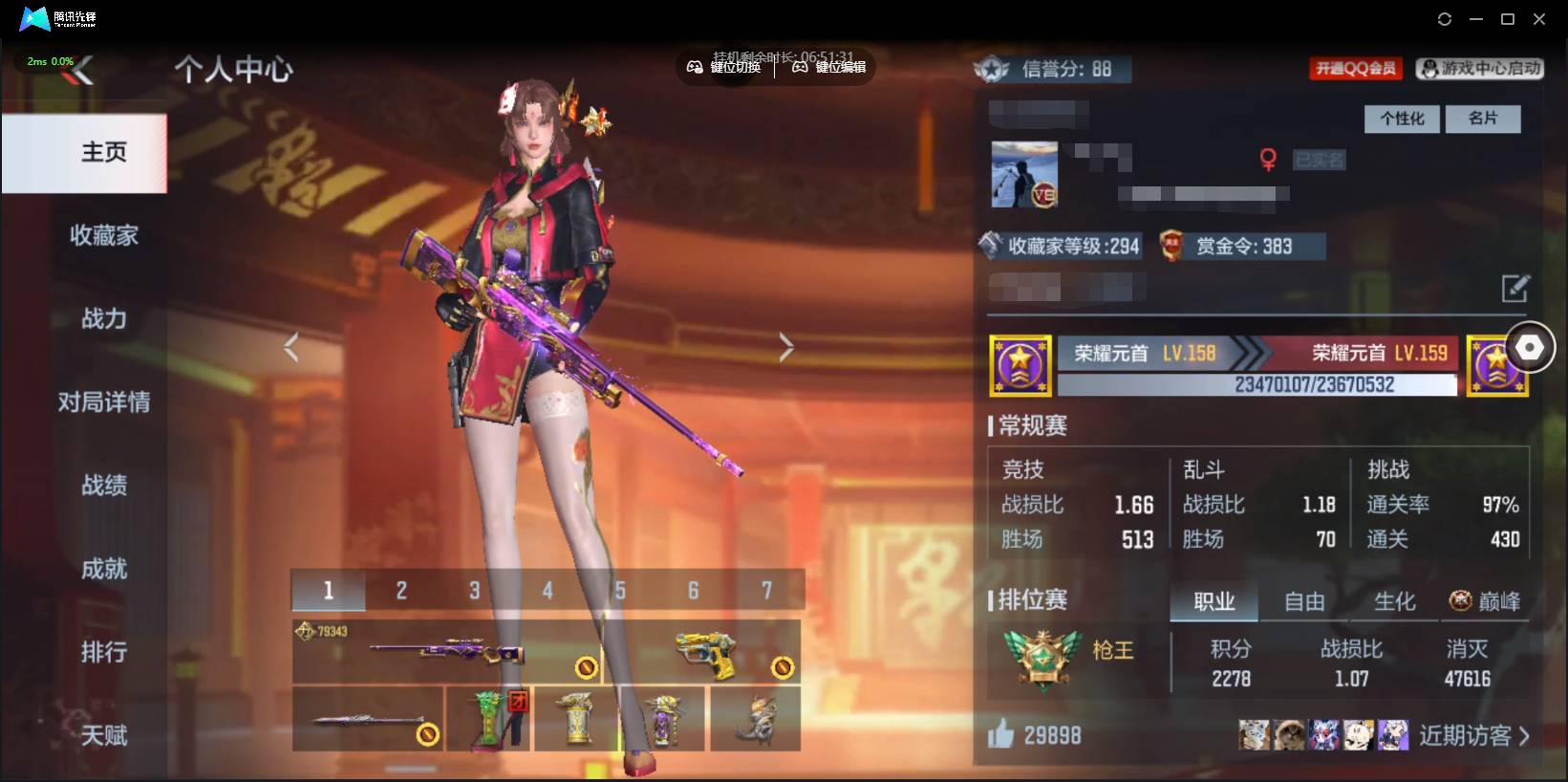Switch to the 生化 ranked mode tab
This screenshot has width=1568, height=782.
pos(1395,601)
